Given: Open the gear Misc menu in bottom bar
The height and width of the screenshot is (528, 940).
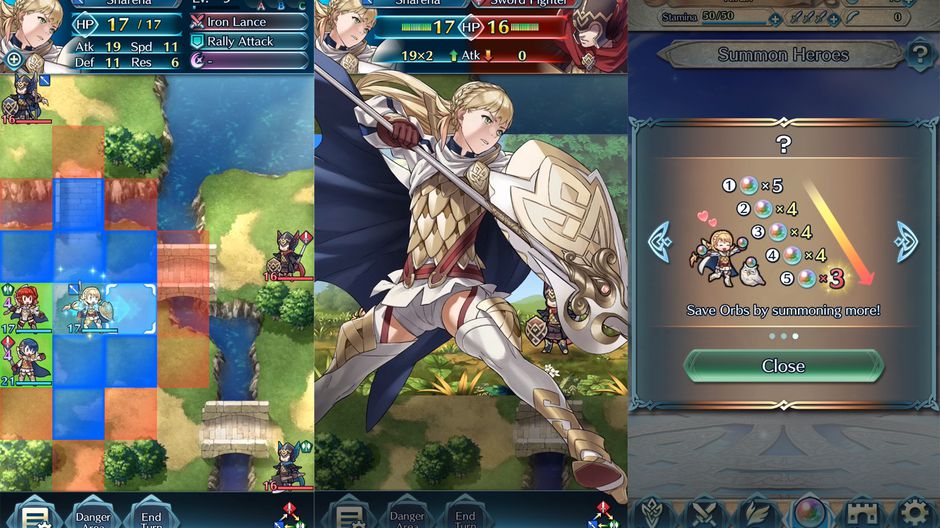Looking at the screenshot, I should coord(914,512).
